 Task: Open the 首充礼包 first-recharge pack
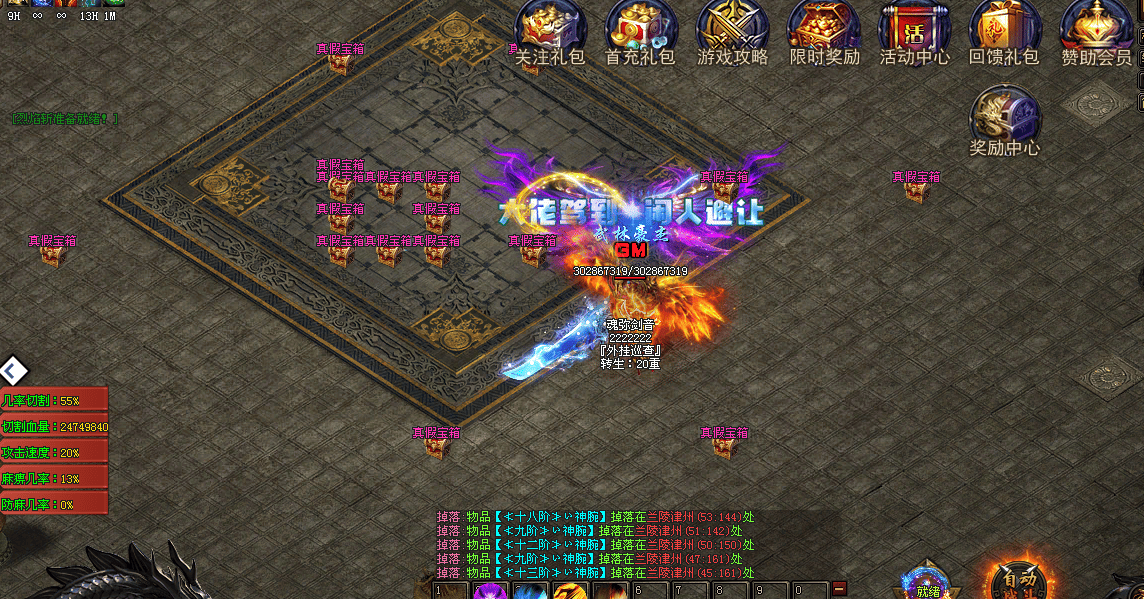pyautogui.click(x=641, y=30)
